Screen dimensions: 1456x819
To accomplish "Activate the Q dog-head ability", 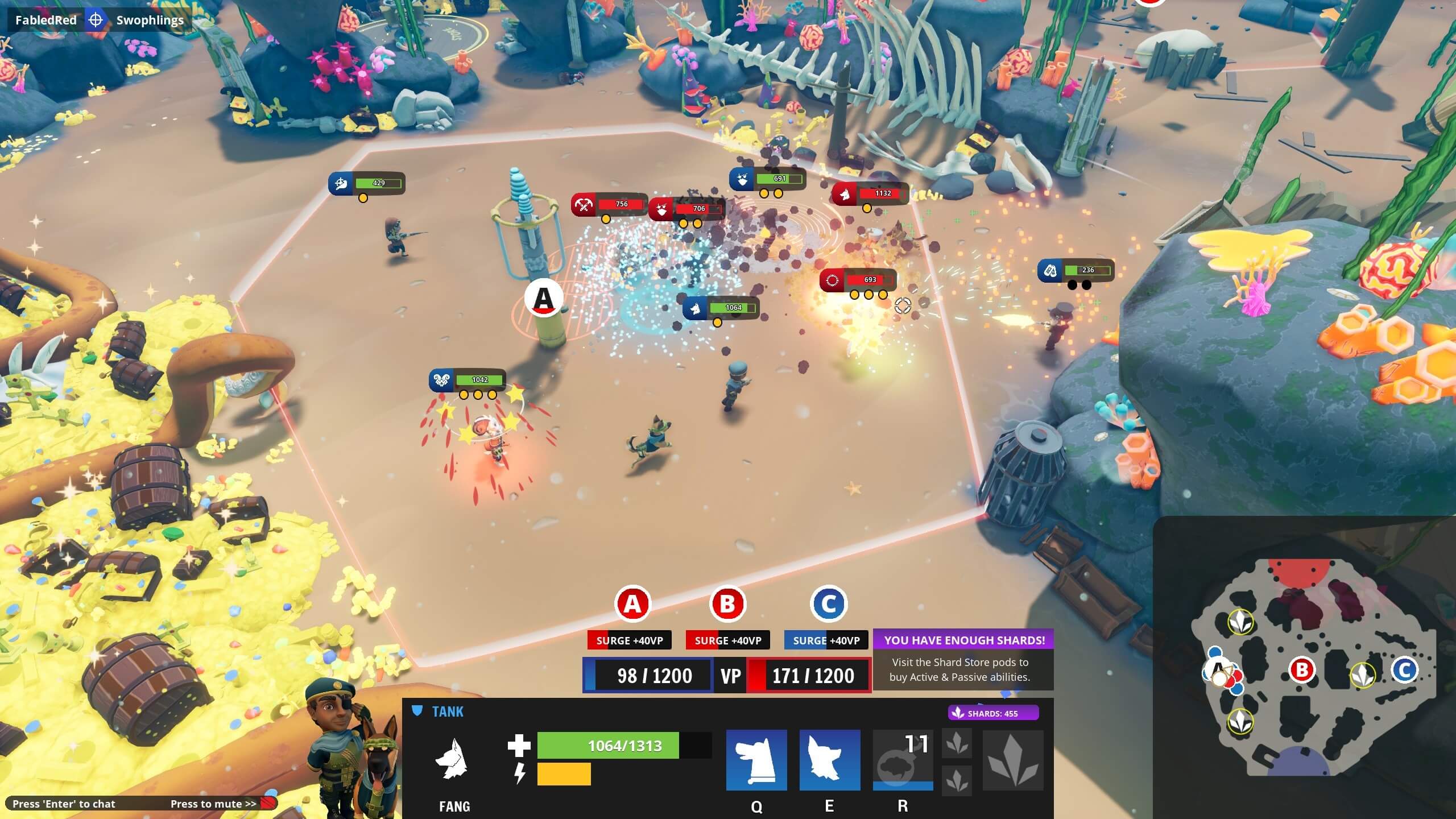I will click(x=756, y=760).
